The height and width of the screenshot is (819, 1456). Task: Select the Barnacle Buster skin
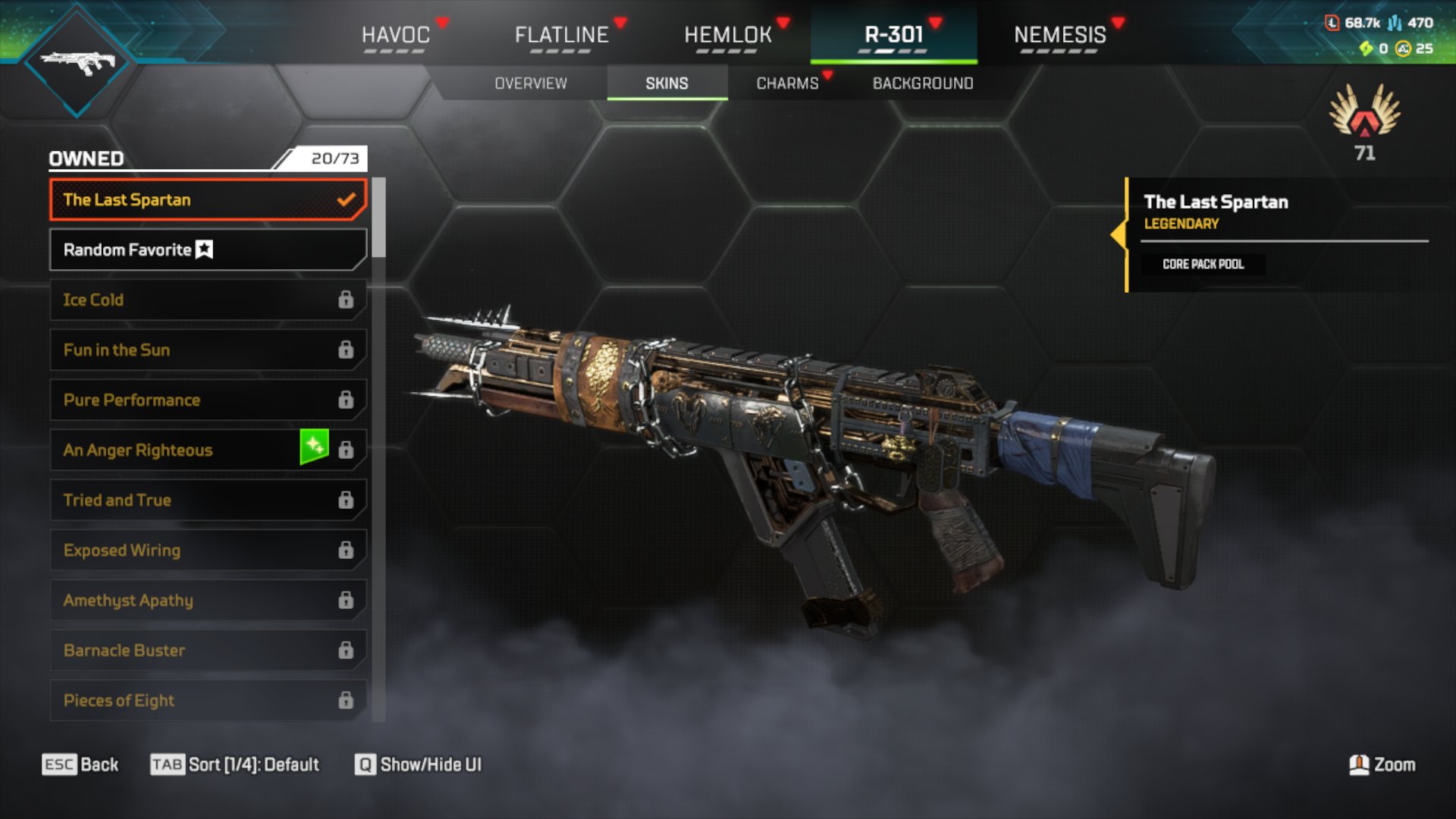click(207, 651)
